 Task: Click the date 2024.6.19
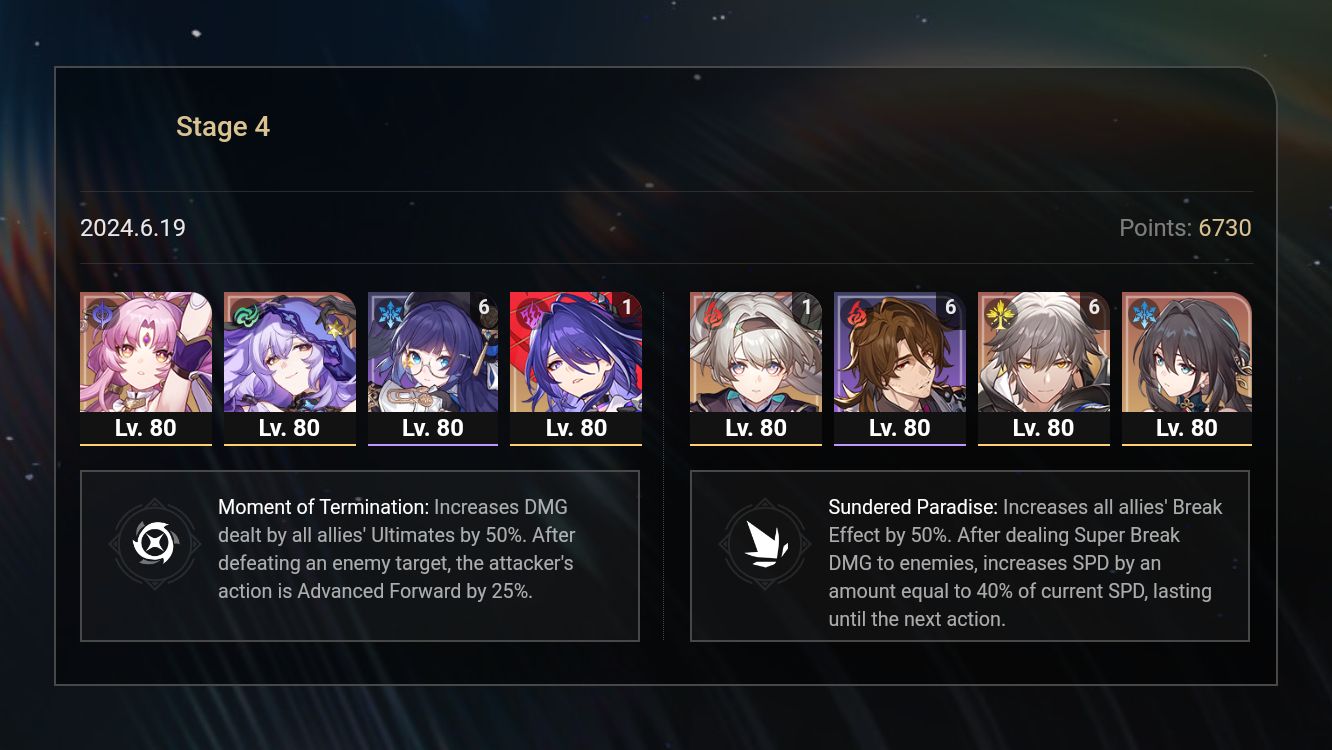[x=133, y=228]
